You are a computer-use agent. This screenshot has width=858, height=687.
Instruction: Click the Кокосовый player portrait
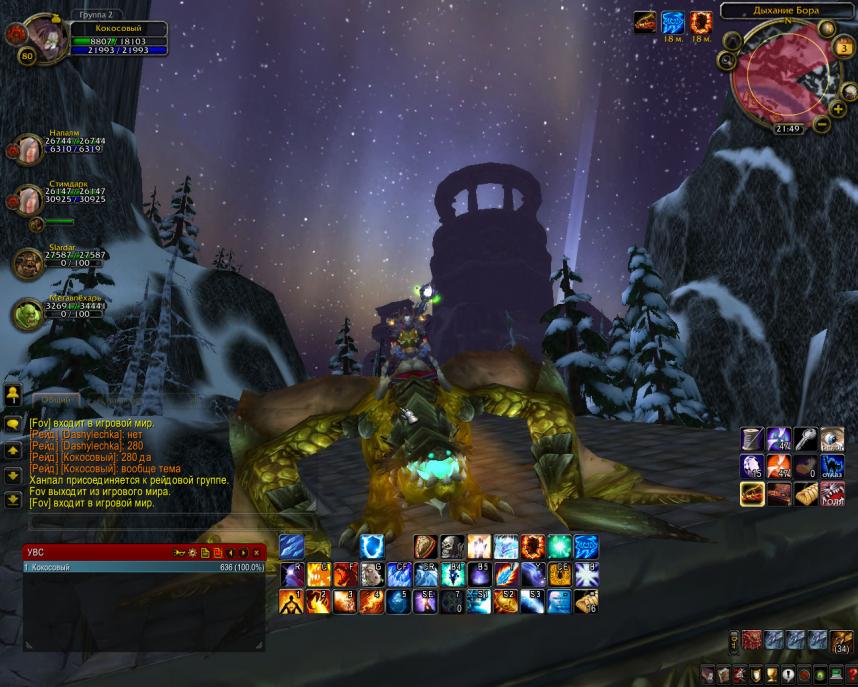(x=45, y=36)
